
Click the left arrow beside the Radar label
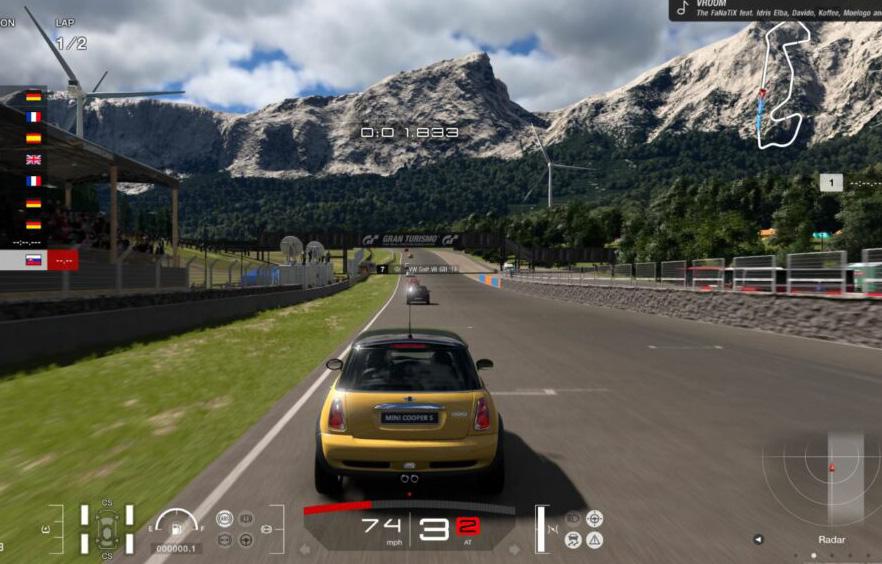click(x=758, y=540)
